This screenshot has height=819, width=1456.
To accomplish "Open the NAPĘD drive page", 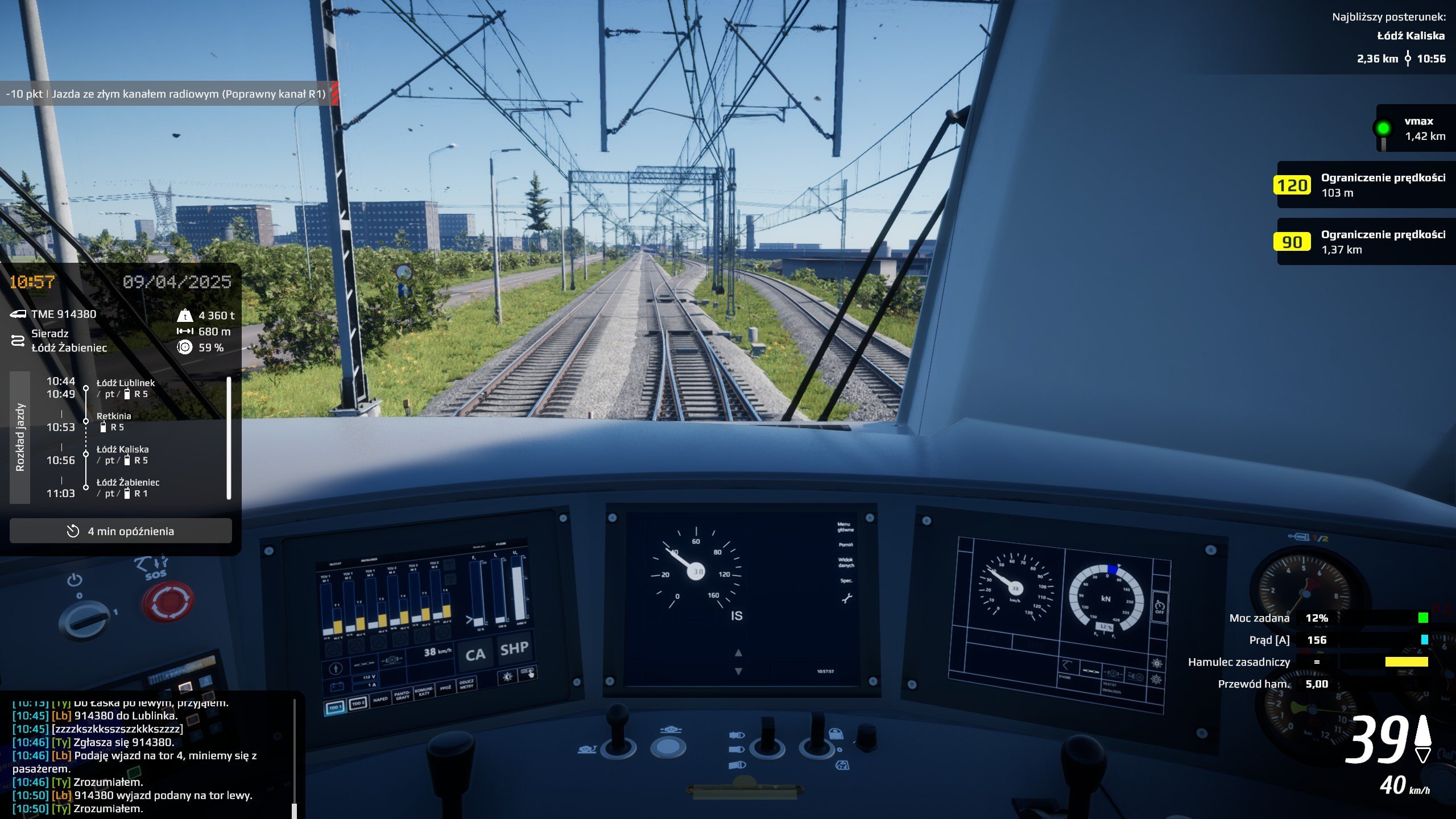I will pos(380,699).
